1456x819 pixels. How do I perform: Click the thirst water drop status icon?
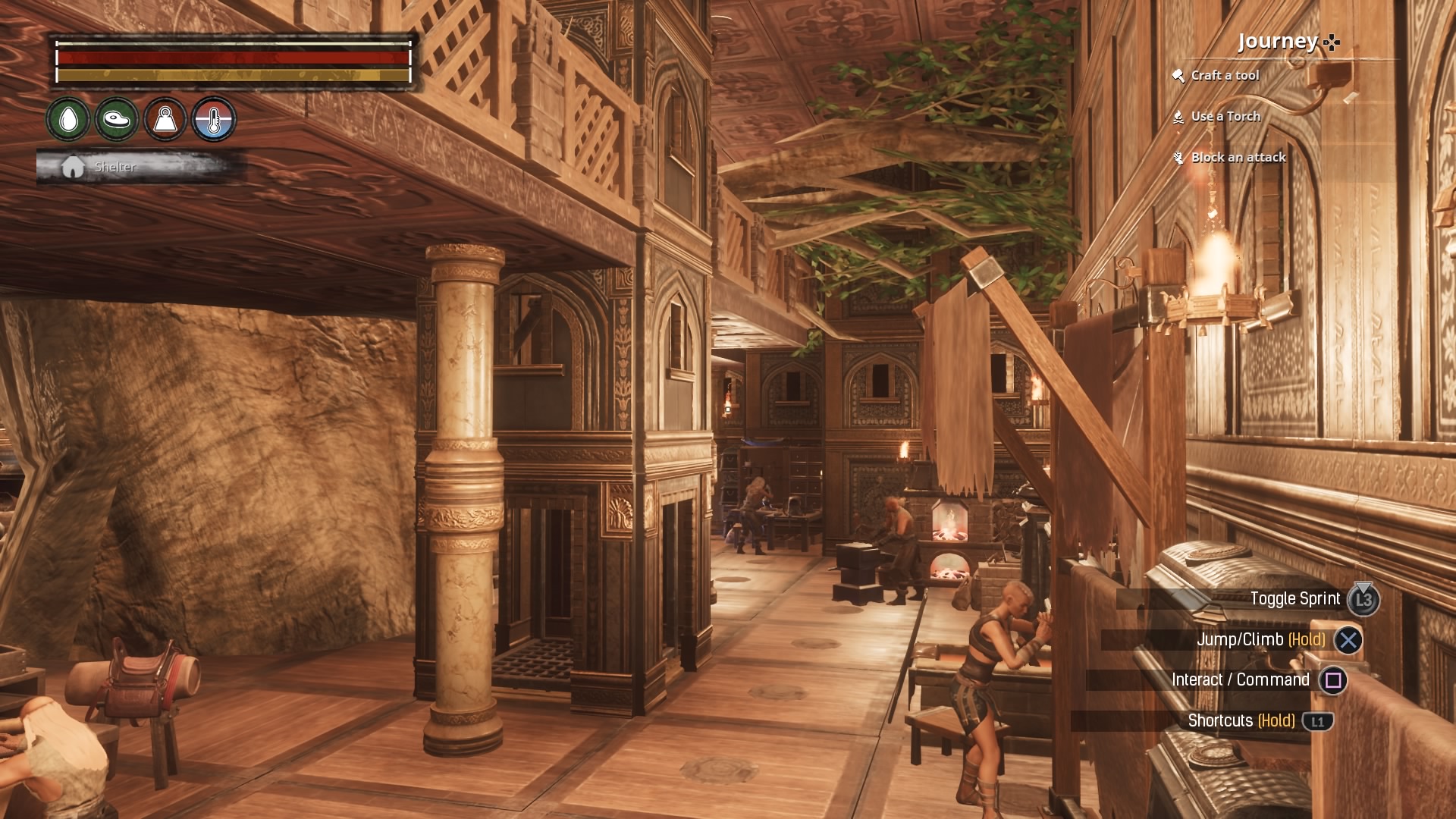(x=68, y=119)
